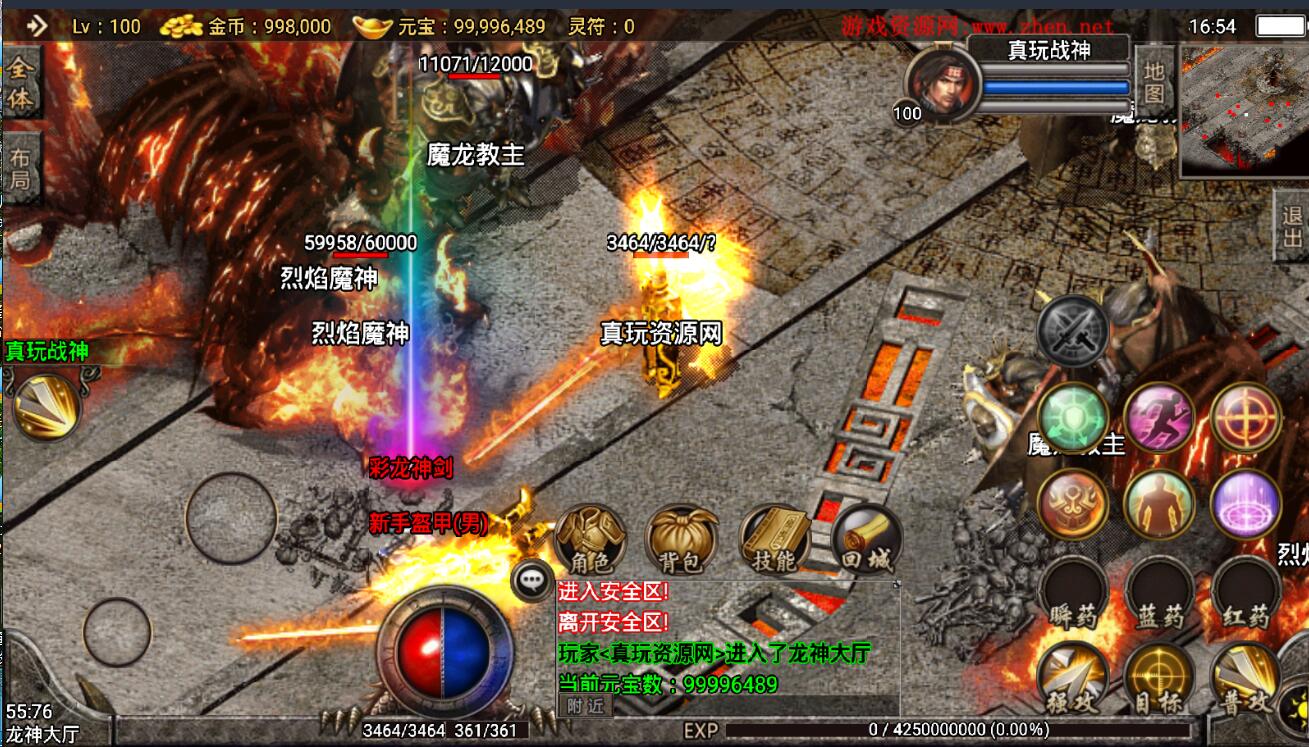
Task: Trigger the 强攻 strong attack button
Action: pos(1073,678)
